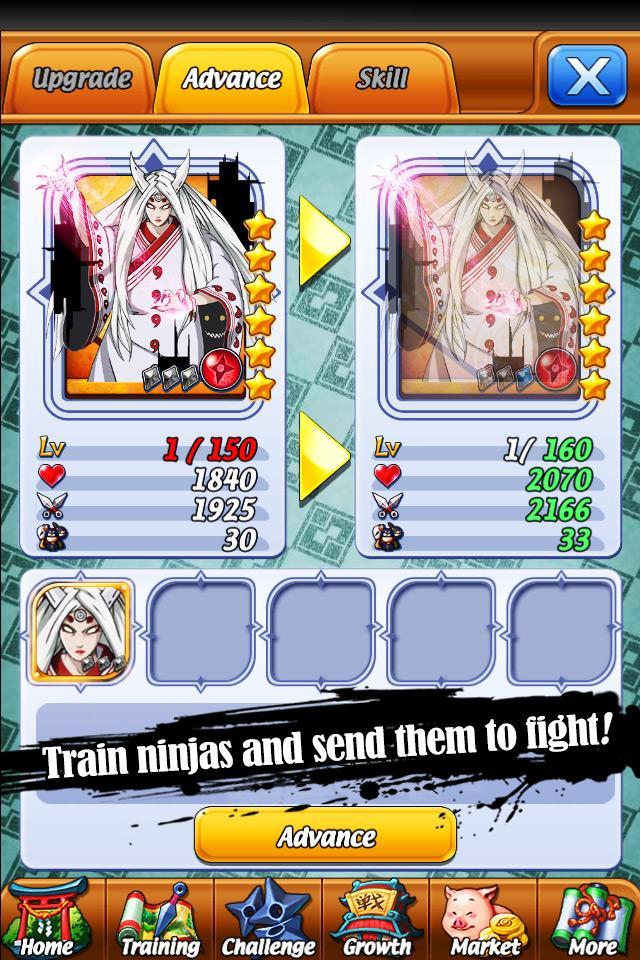Close the ninja panel with X
Screen dimensions: 640x960
586,76
